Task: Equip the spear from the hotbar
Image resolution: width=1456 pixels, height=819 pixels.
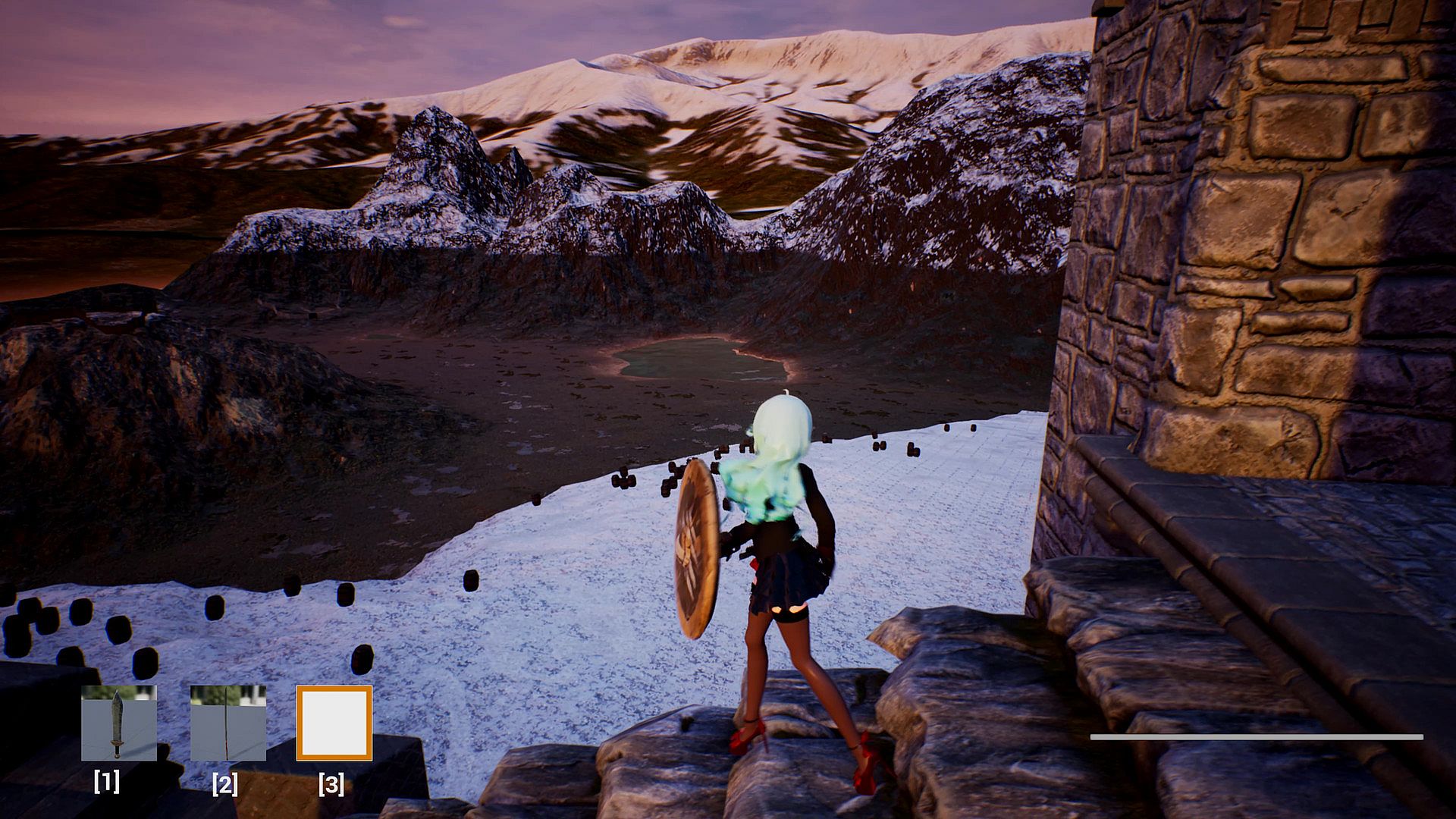Action: click(x=227, y=723)
